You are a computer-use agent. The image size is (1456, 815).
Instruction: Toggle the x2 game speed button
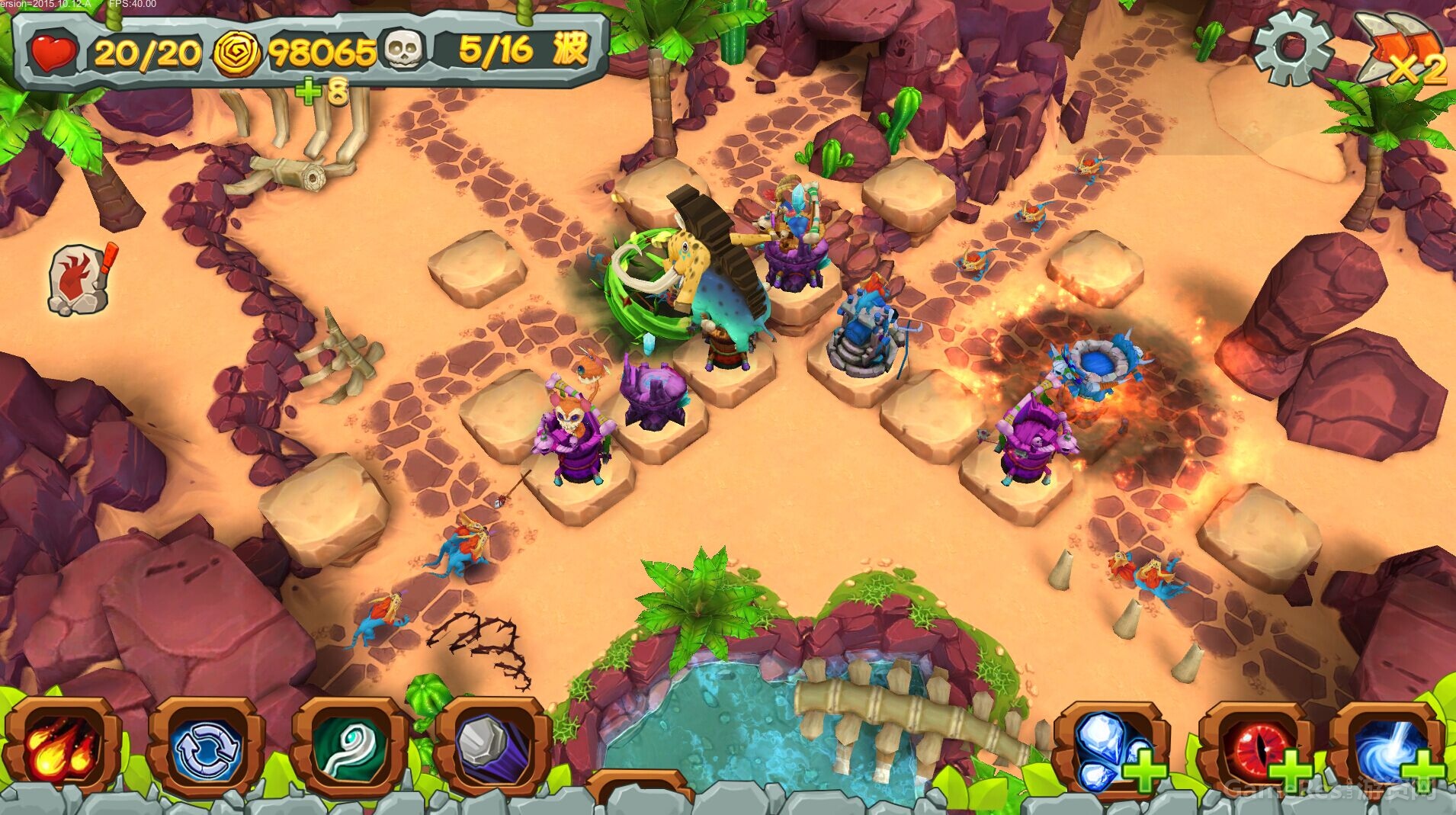click(1403, 50)
